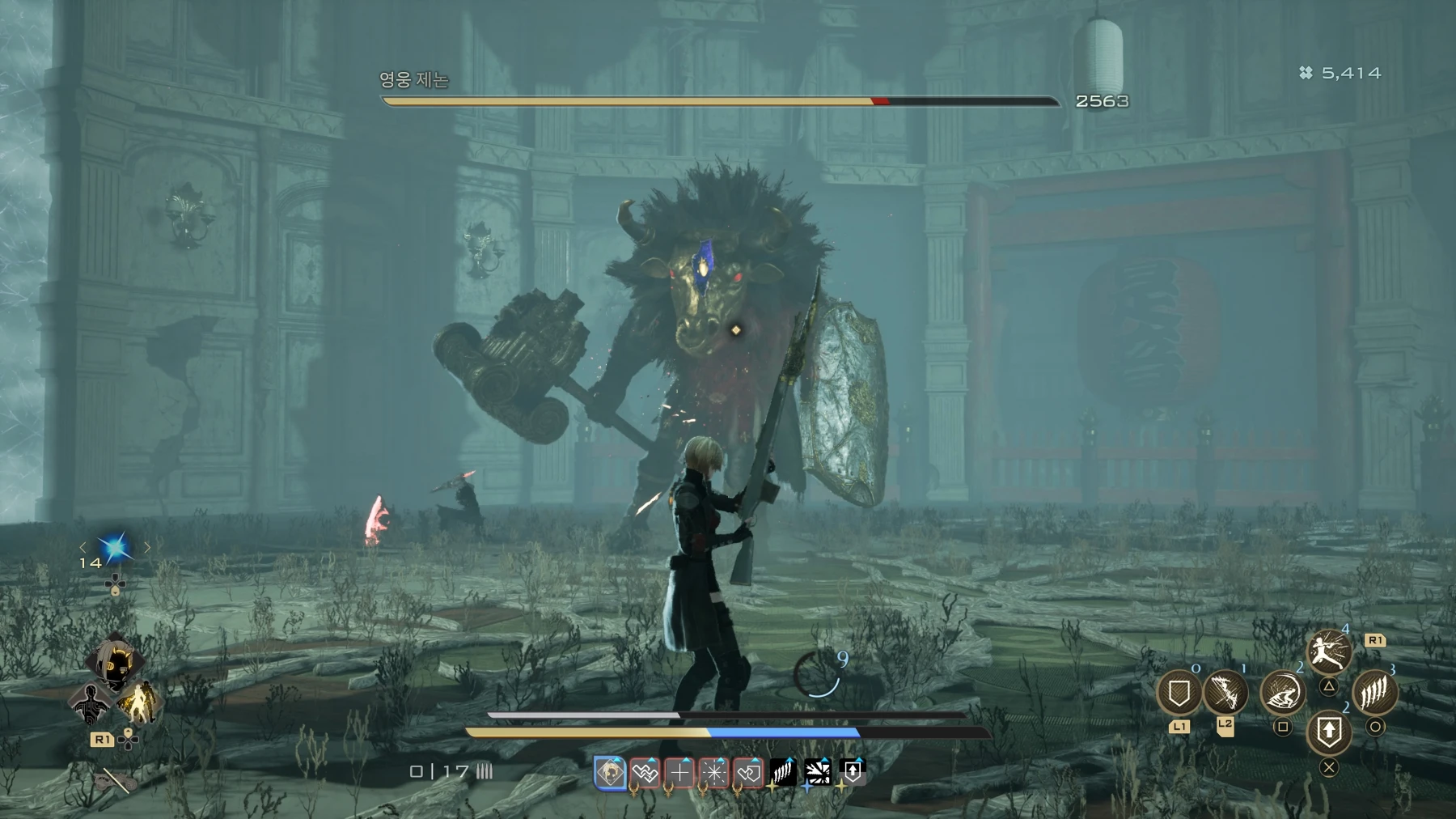1456x819 pixels.
Task: Activate the plain shield guard skill
Action: tap(1179, 694)
